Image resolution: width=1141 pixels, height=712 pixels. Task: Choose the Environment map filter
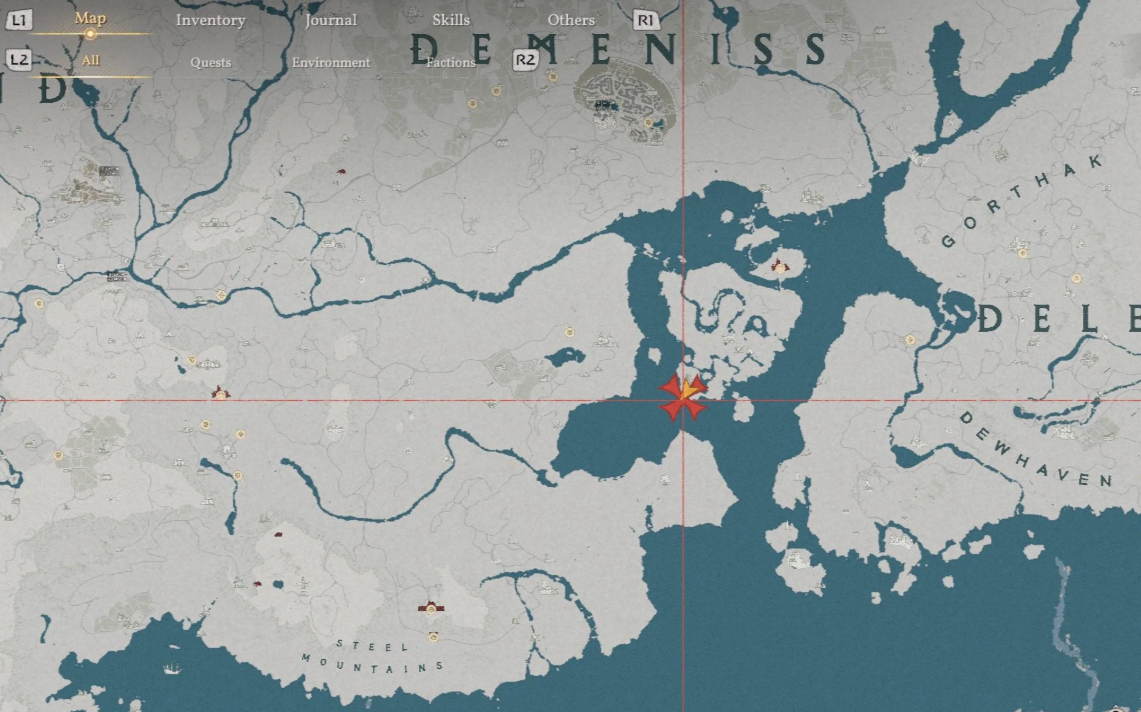coord(331,62)
